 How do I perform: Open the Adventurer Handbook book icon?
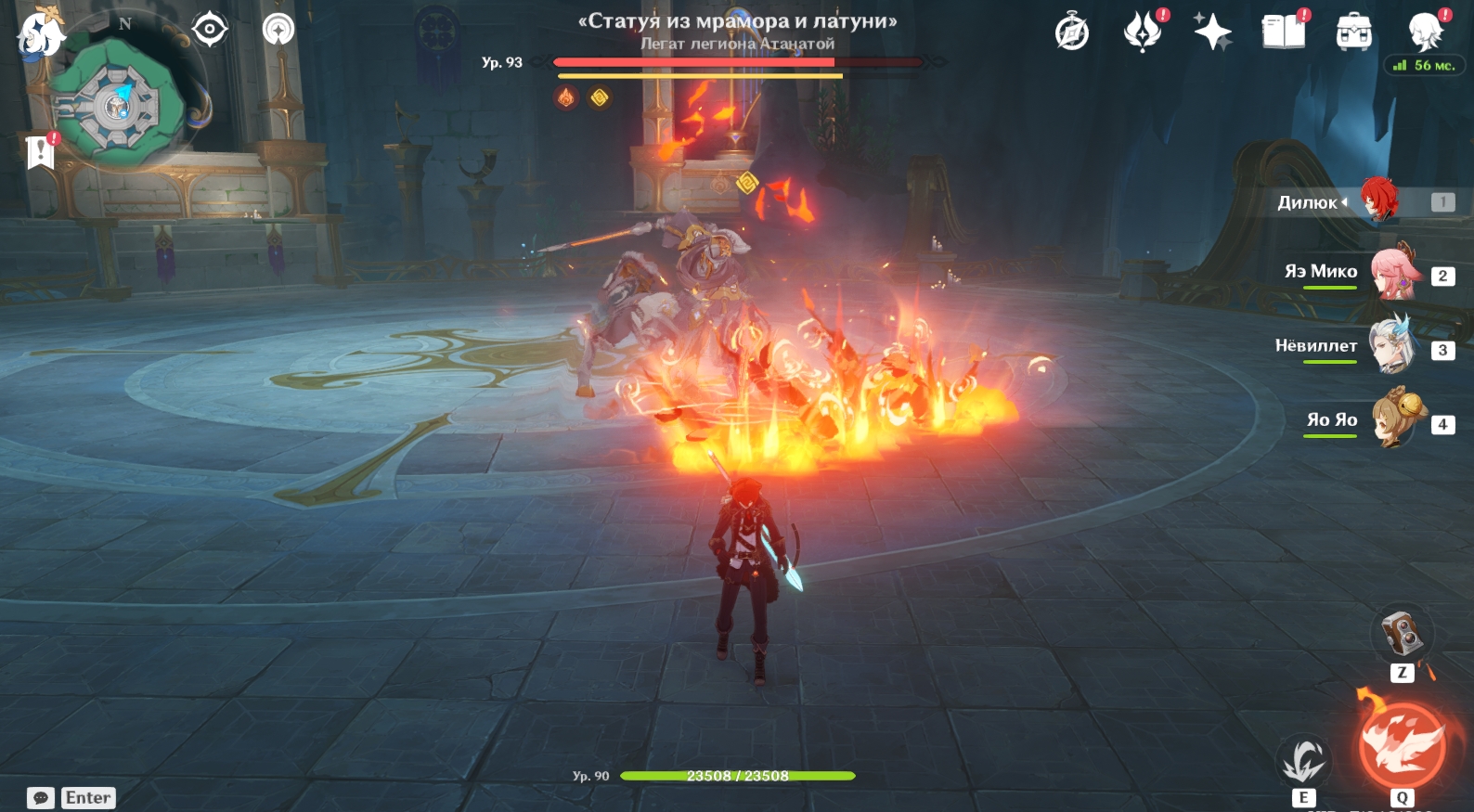click(x=1283, y=32)
